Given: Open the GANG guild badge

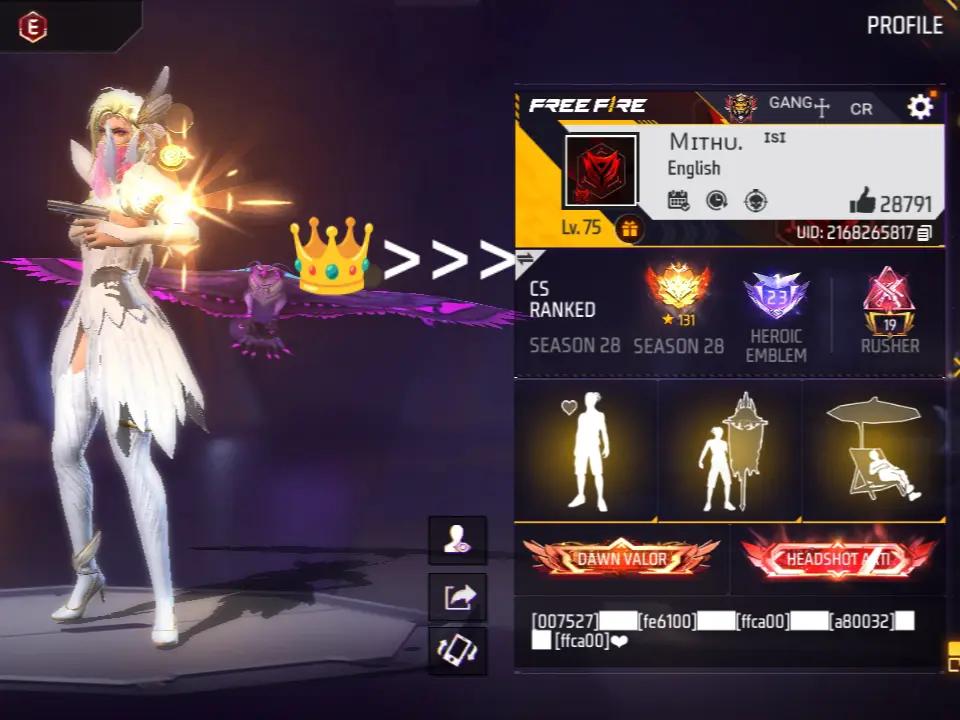Looking at the screenshot, I should click(x=741, y=106).
